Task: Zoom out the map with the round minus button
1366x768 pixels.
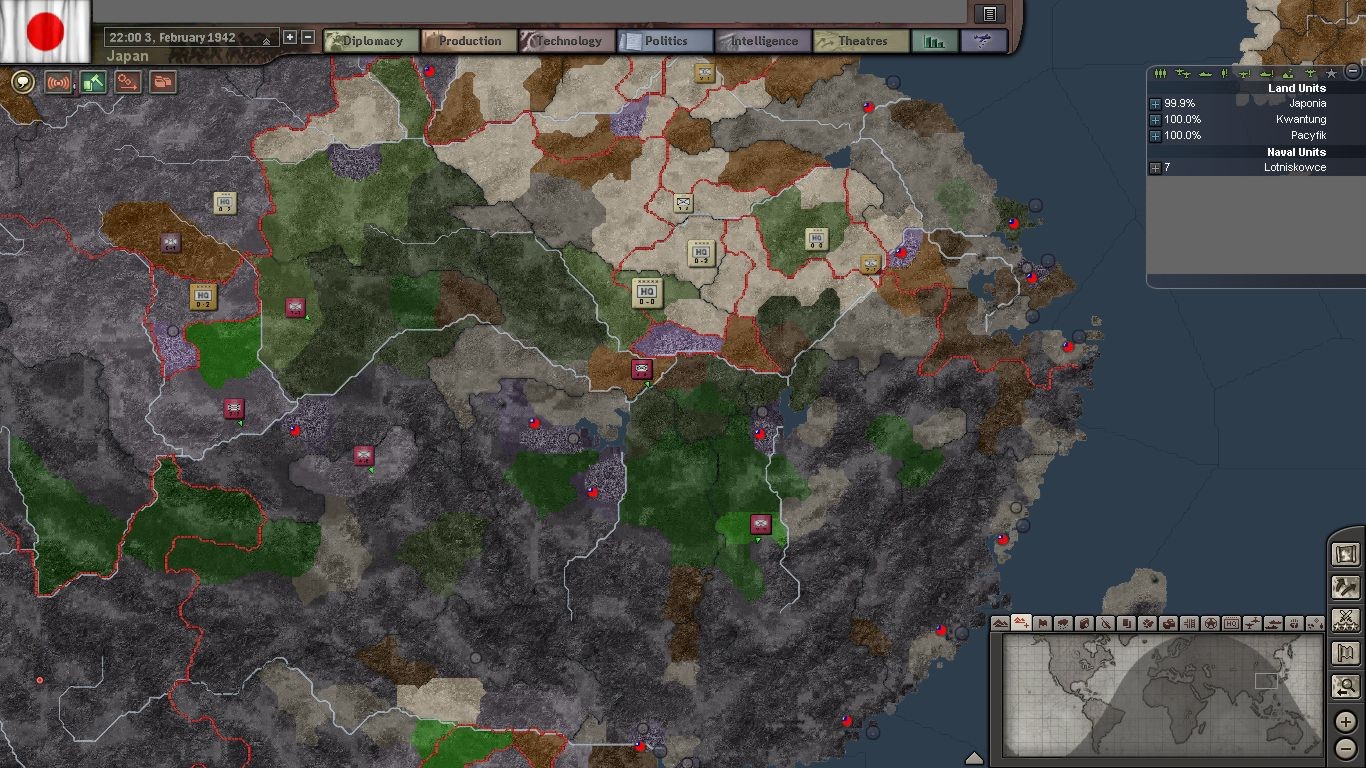Action: [x=1346, y=748]
